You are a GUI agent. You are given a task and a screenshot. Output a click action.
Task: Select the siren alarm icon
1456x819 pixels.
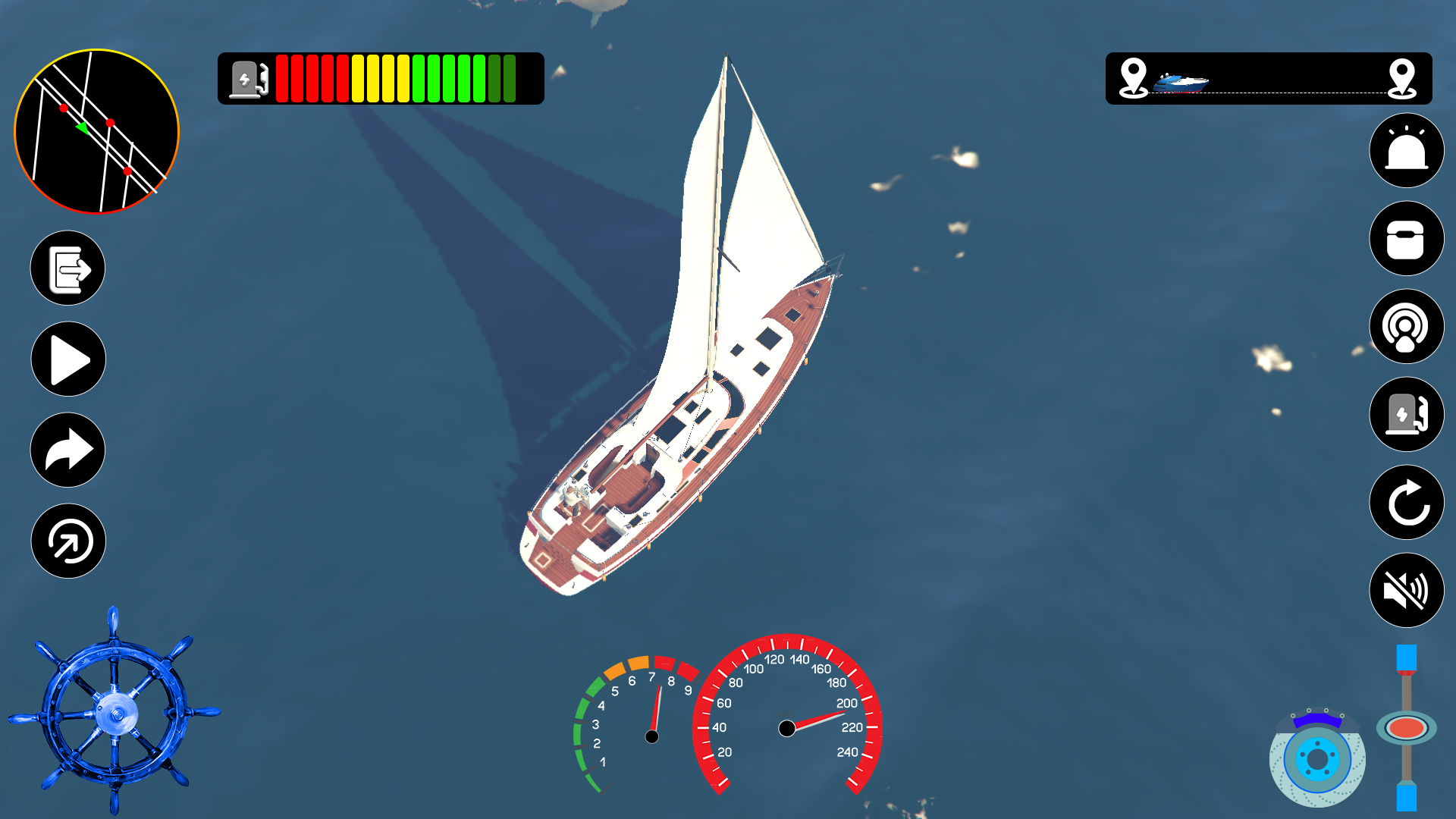[1405, 151]
